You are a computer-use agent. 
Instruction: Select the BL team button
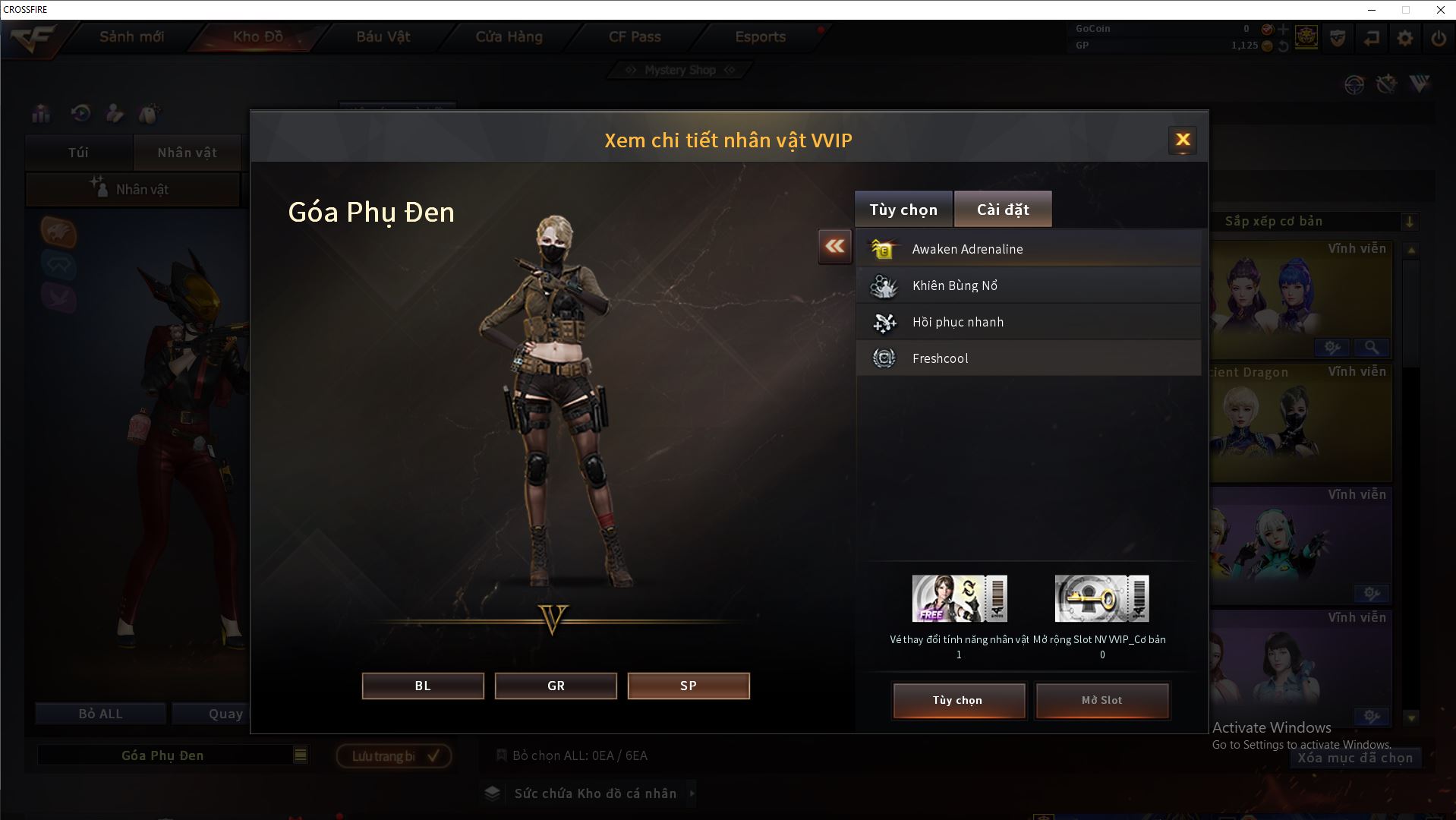coord(423,686)
